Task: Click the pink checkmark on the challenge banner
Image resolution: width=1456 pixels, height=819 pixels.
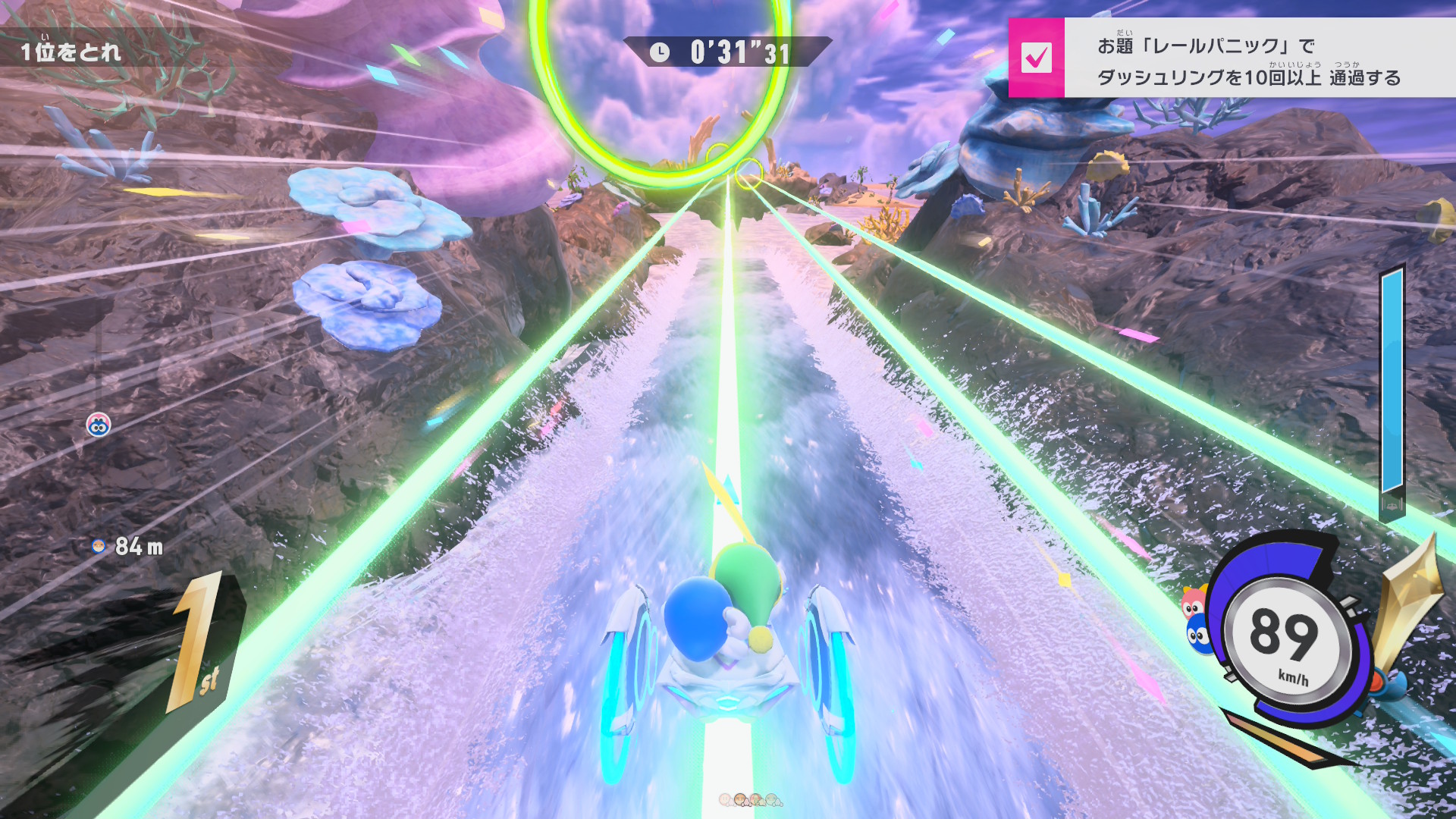Action: (x=1036, y=58)
